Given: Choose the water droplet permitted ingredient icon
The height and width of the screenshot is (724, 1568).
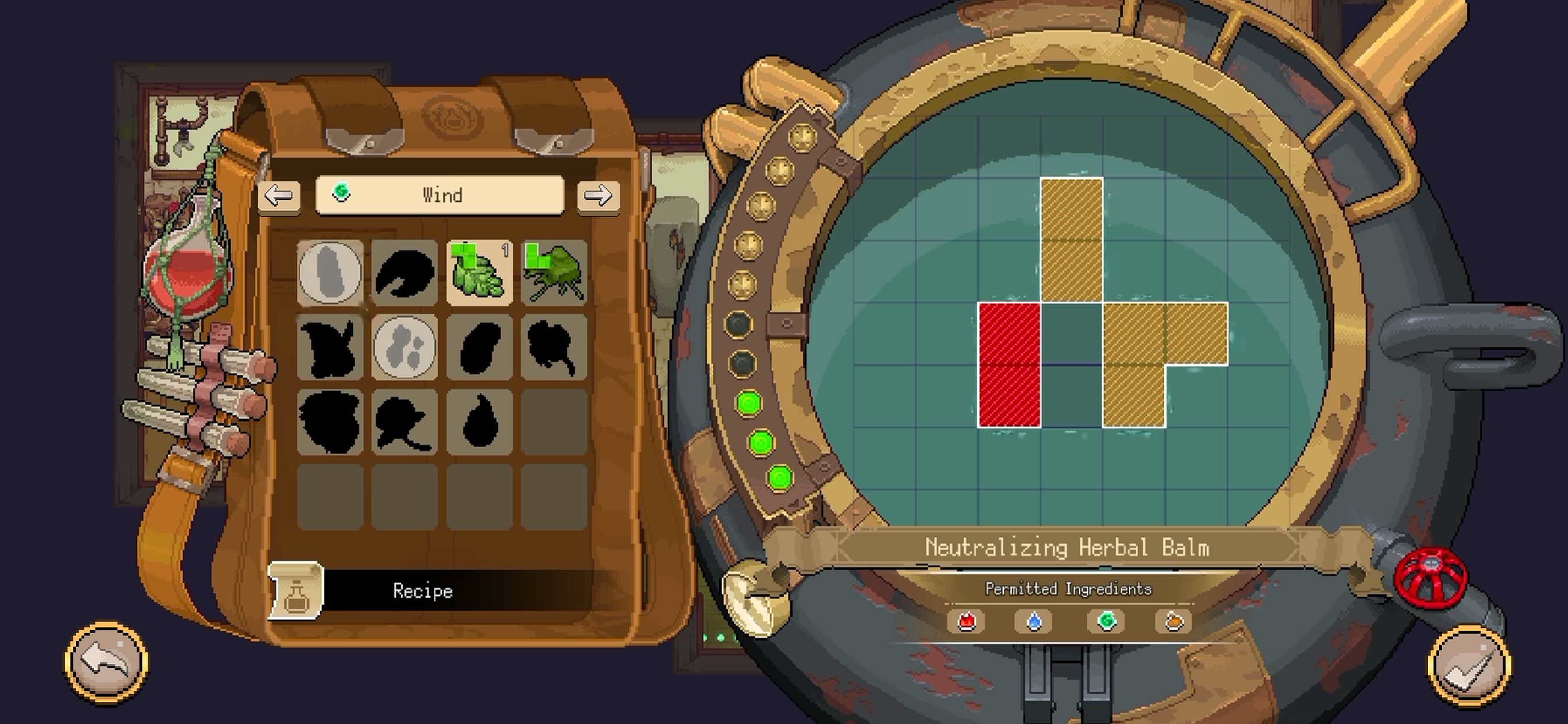Looking at the screenshot, I should pyautogui.click(x=1034, y=622).
